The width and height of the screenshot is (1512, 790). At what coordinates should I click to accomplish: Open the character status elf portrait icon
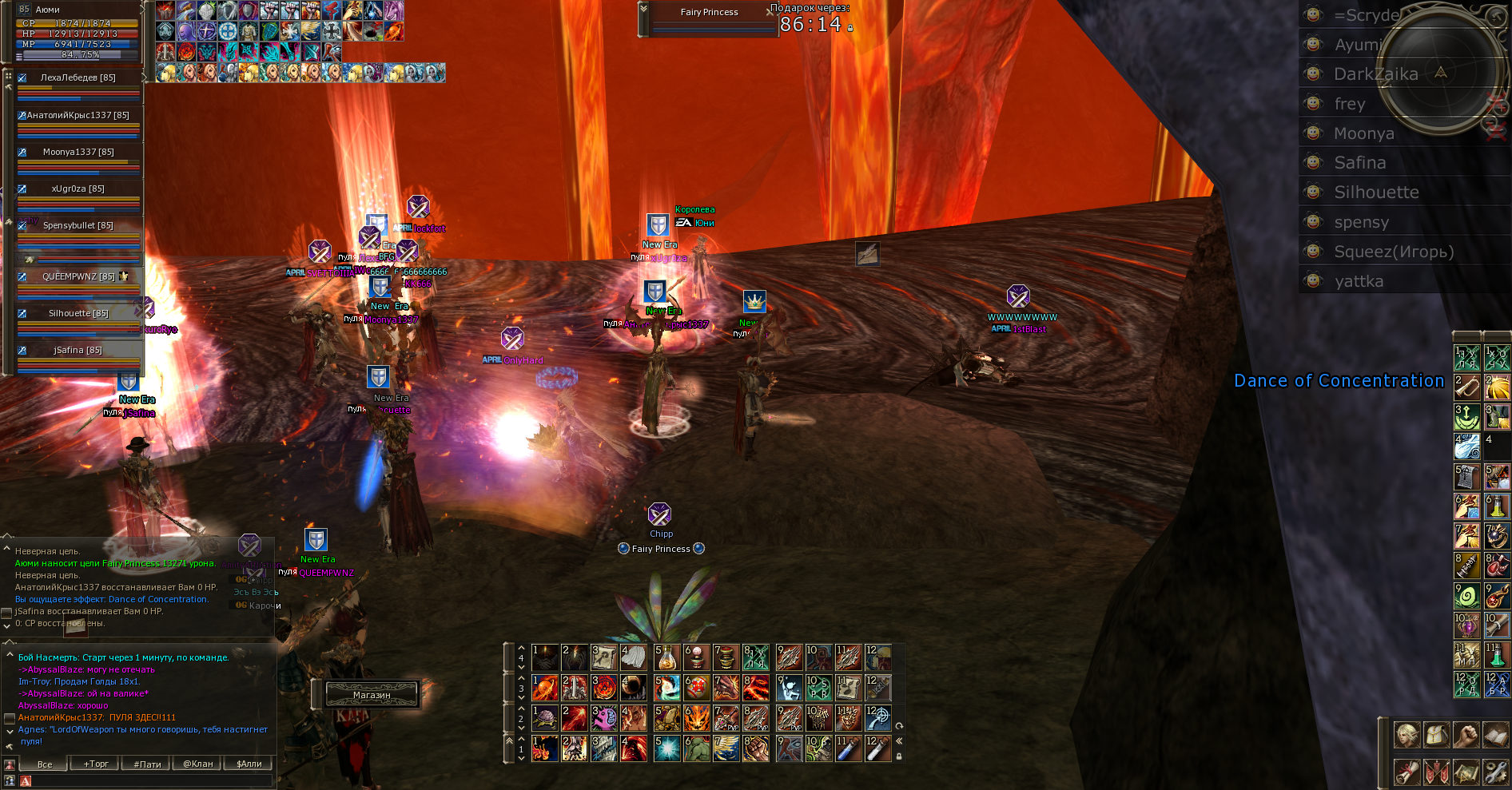coord(1407,734)
